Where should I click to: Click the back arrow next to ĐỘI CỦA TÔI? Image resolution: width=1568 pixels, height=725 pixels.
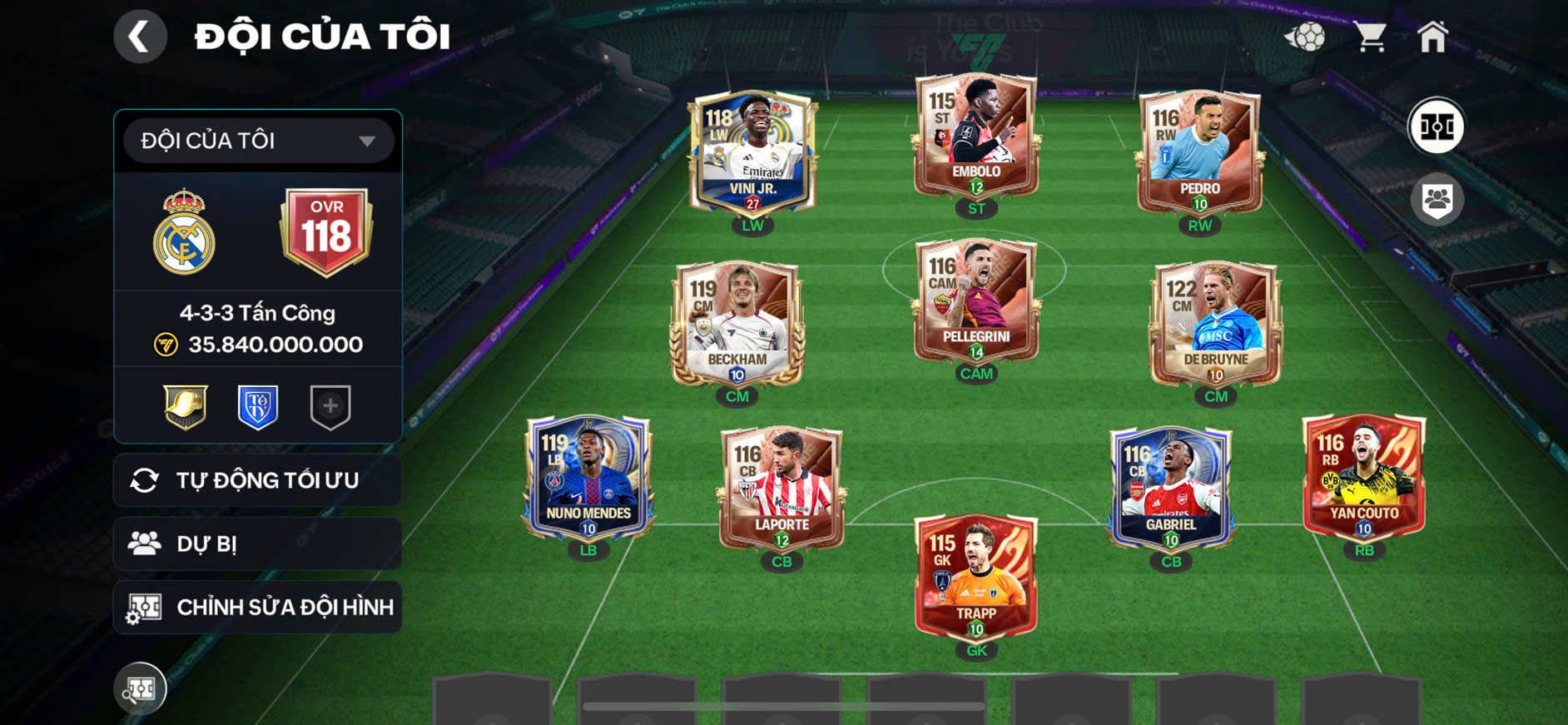coord(140,36)
